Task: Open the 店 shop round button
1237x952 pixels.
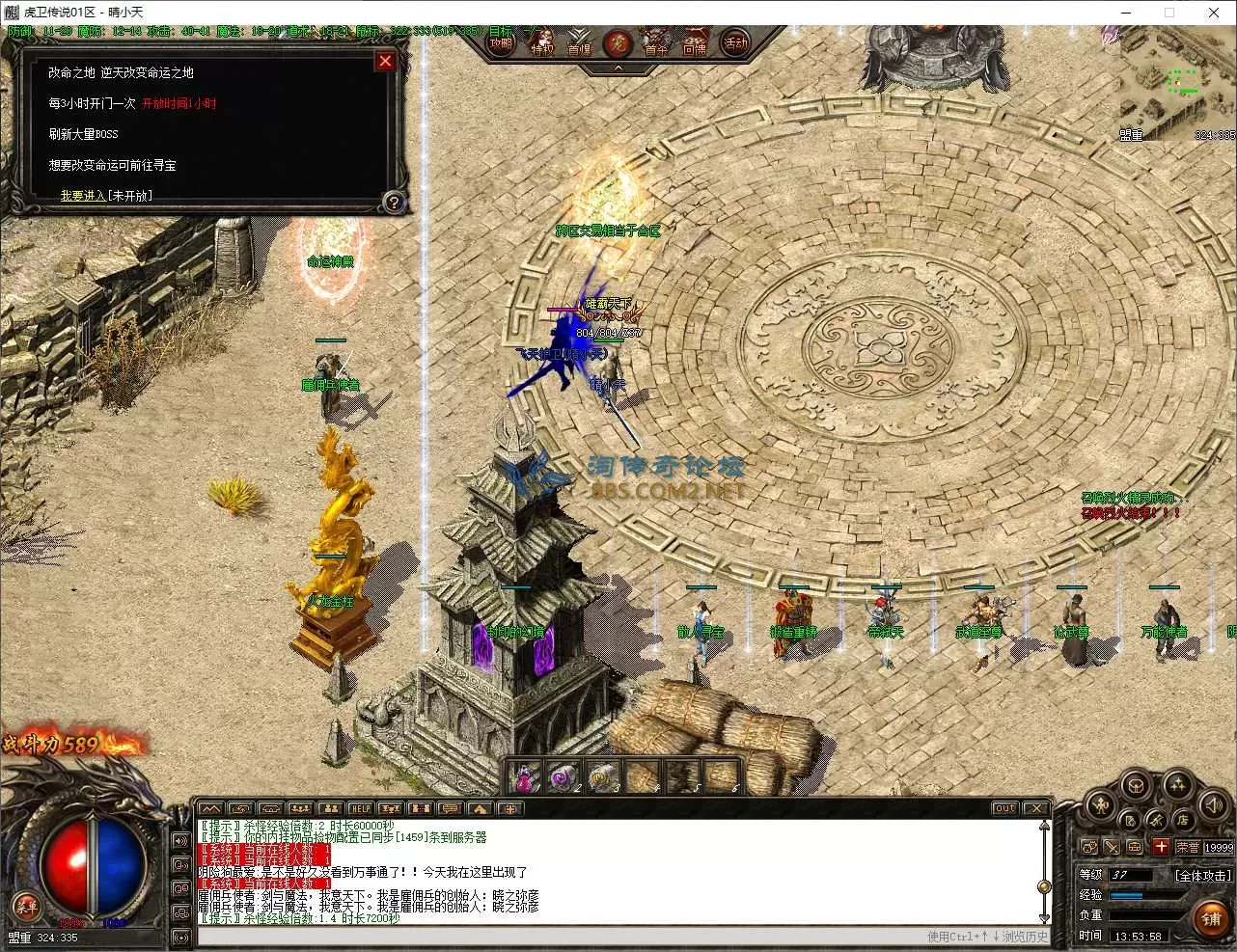Action: click(x=1182, y=820)
